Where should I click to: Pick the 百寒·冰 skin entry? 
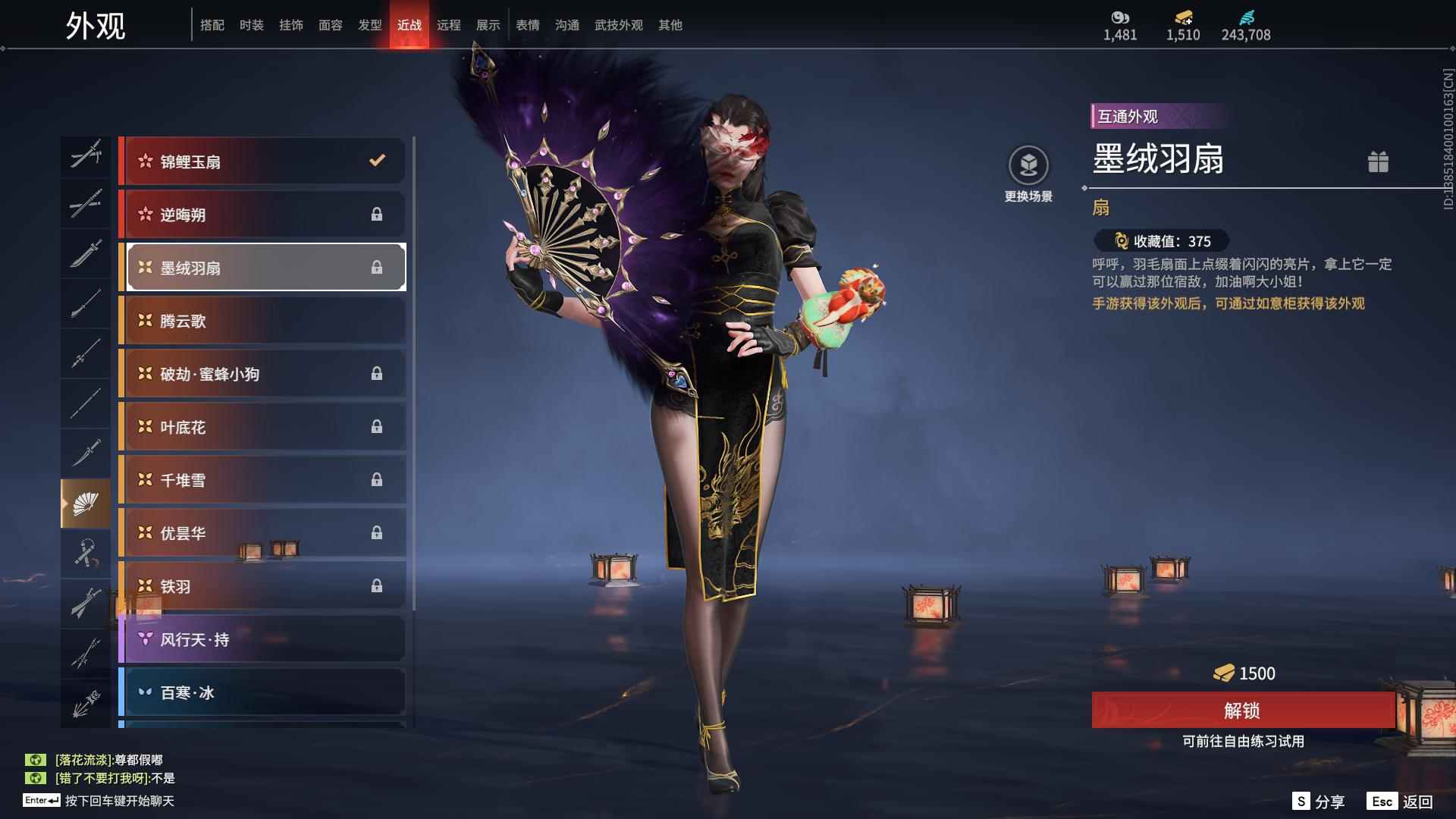[262, 692]
